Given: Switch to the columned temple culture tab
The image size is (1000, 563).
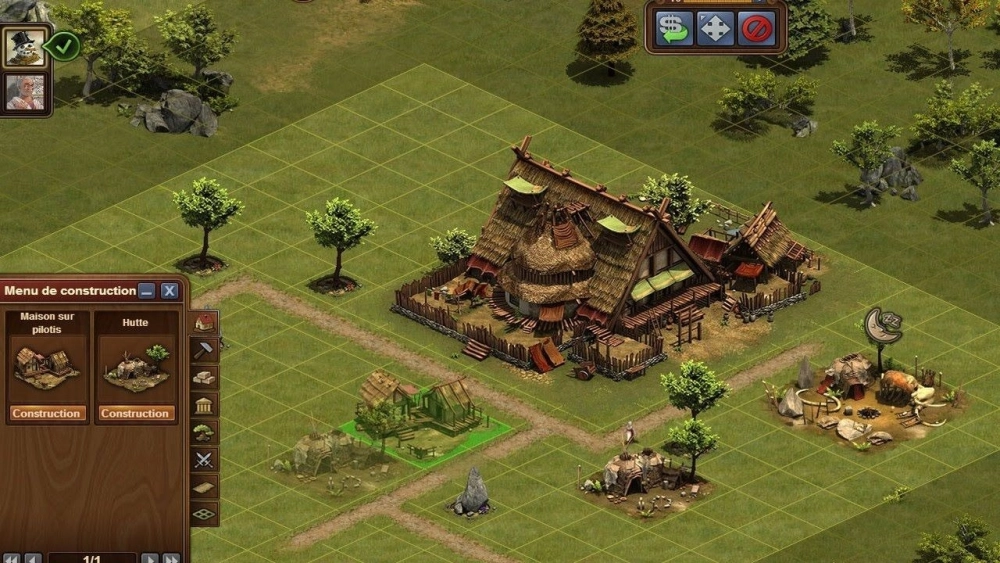Looking at the screenshot, I should coord(204,405).
